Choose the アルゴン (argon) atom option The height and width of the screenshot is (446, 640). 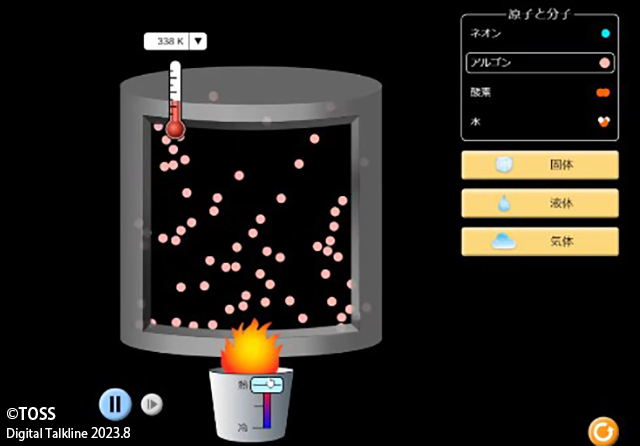tap(540, 62)
